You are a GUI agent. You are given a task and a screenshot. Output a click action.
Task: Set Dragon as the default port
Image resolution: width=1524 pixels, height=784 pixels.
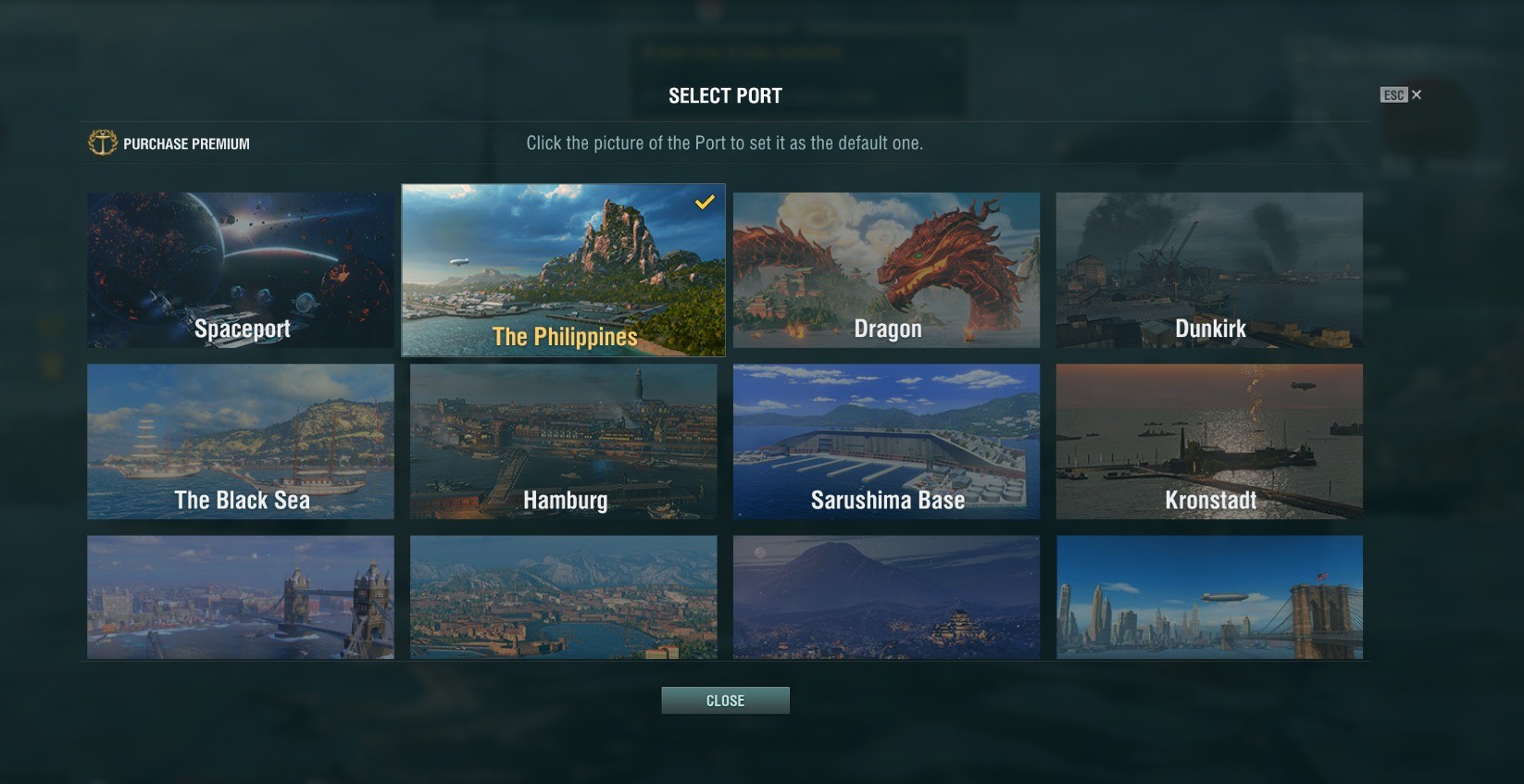point(886,269)
